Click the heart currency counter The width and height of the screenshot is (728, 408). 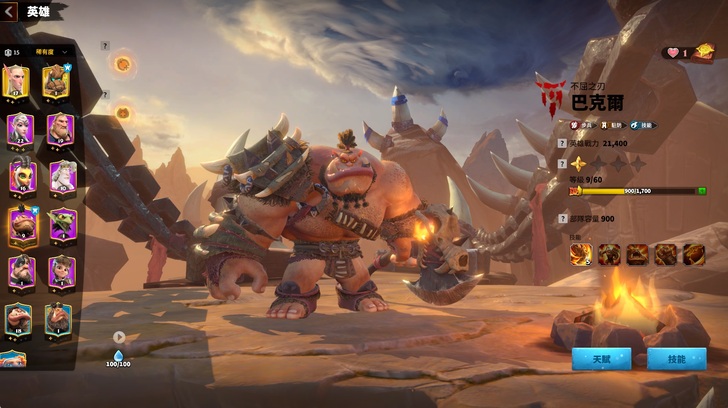coord(676,53)
